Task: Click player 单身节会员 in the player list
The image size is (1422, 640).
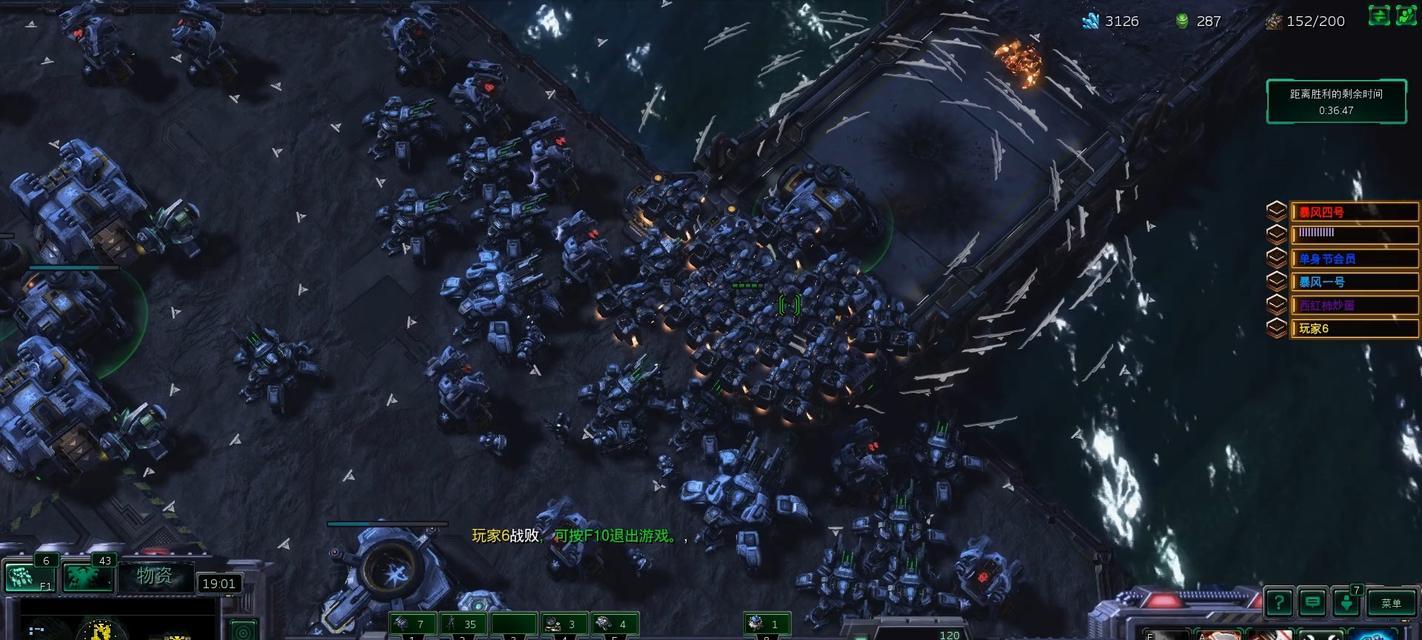Action: click(1354, 258)
